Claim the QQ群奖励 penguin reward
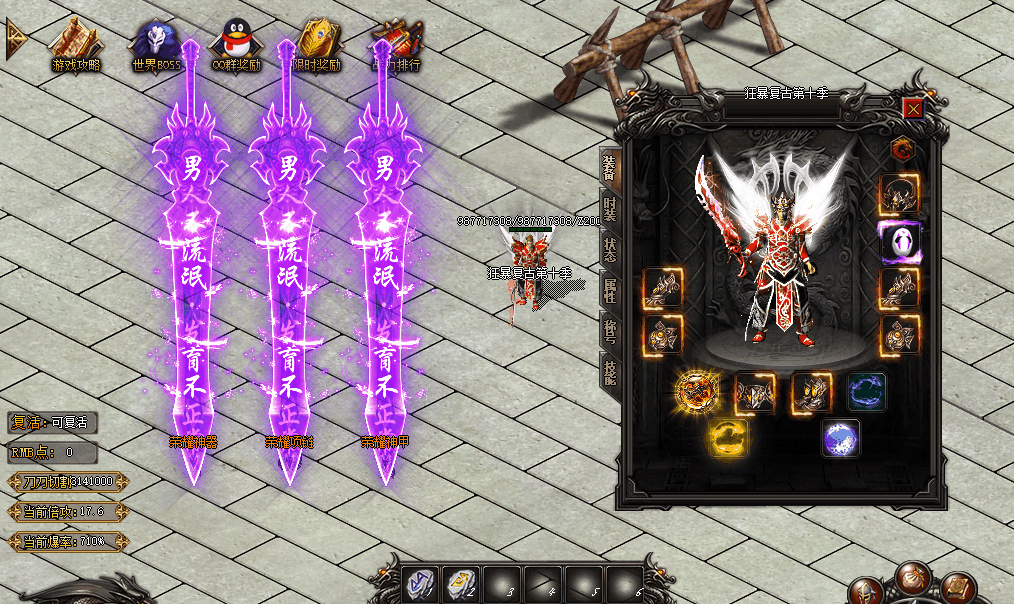Screen dimensions: 1014x604 [x=236, y=44]
